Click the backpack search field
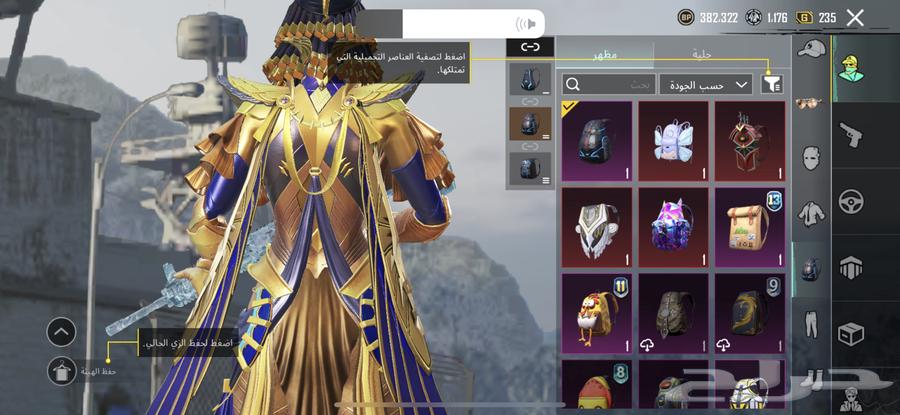Viewport: 900px width, 415px height. coord(610,85)
